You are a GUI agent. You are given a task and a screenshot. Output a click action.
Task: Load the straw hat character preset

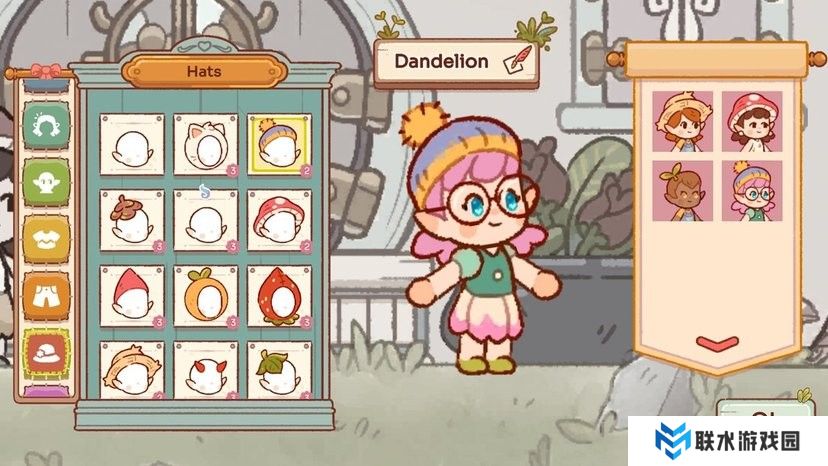point(682,121)
